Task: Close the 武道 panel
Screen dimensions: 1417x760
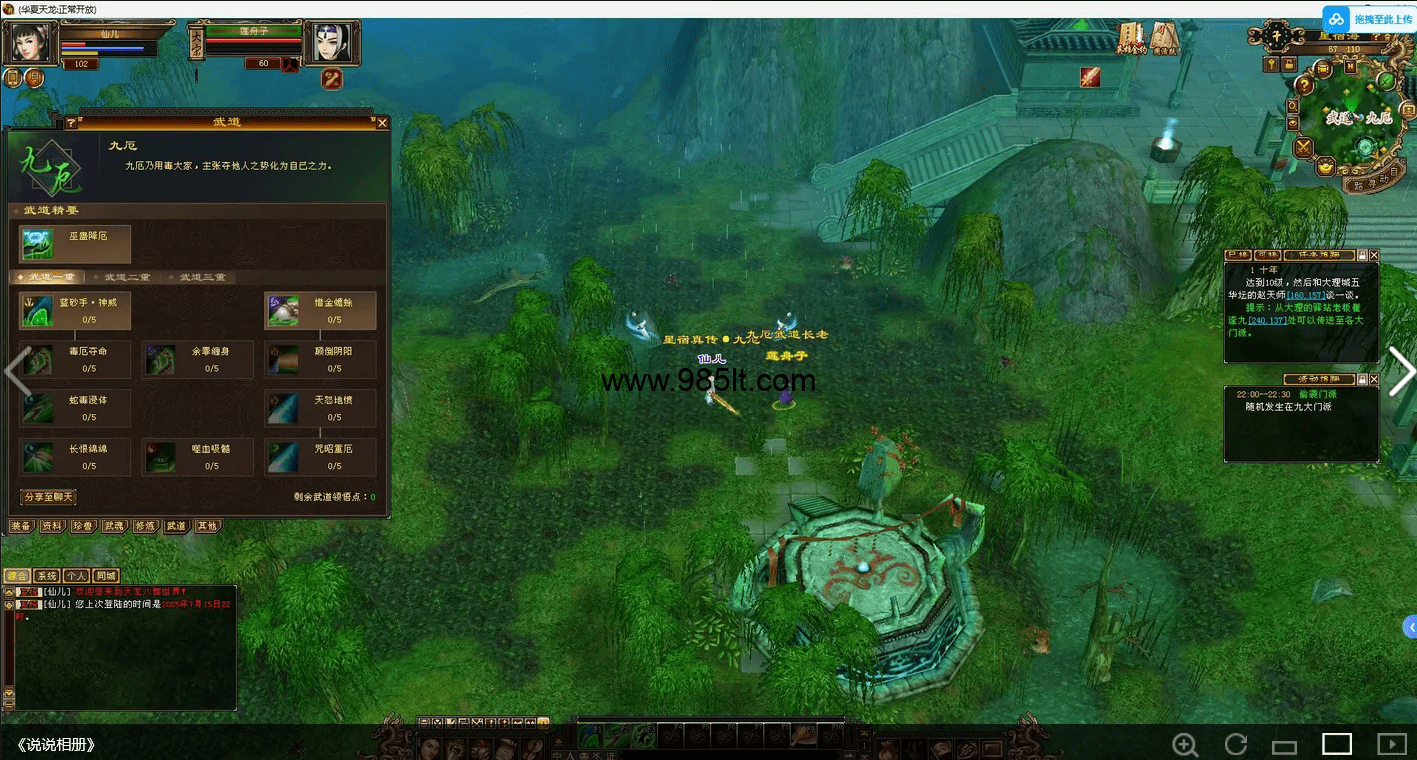Action: (382, 123)
